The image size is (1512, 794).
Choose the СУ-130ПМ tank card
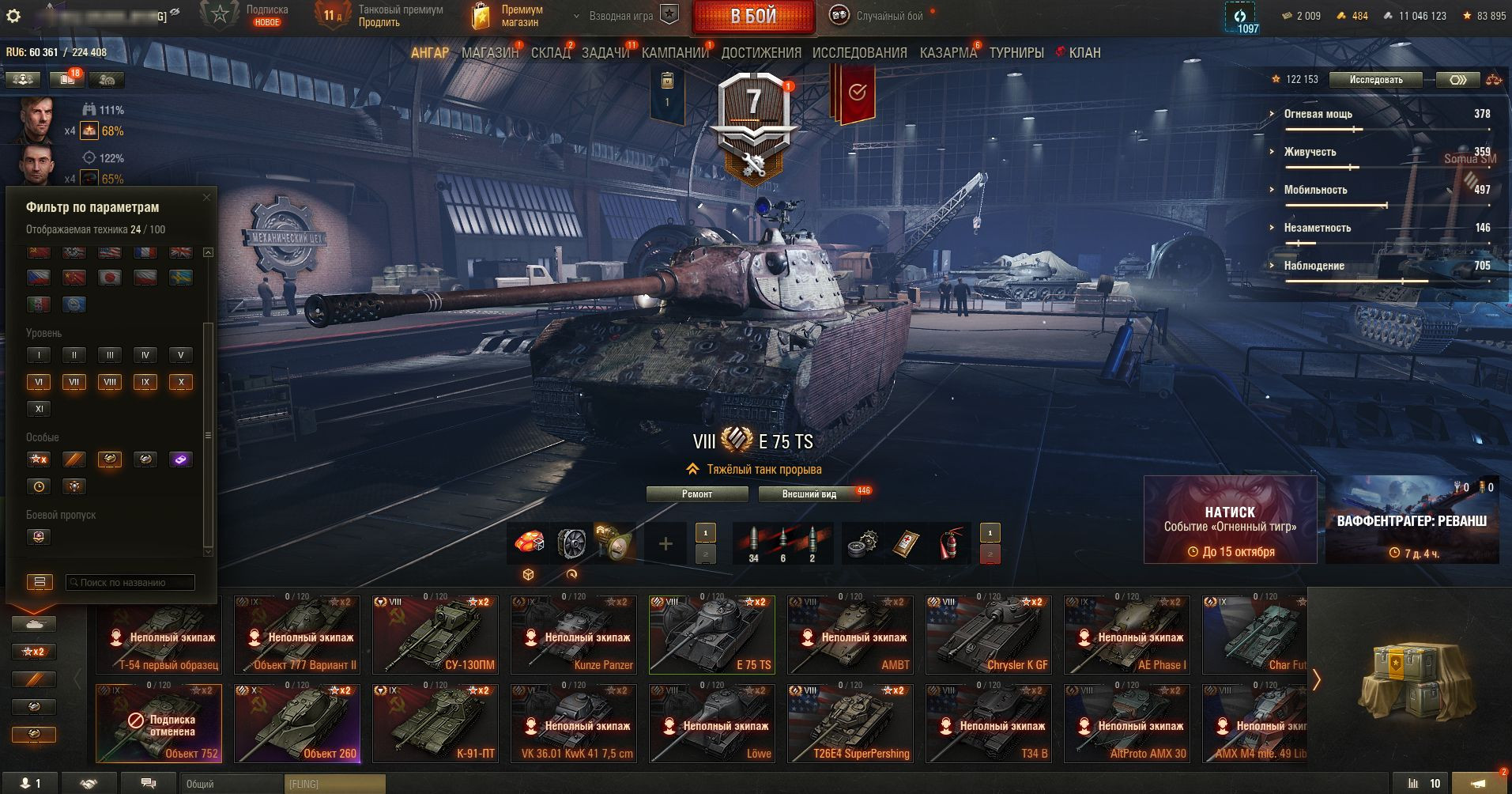(x=436, y=635)
